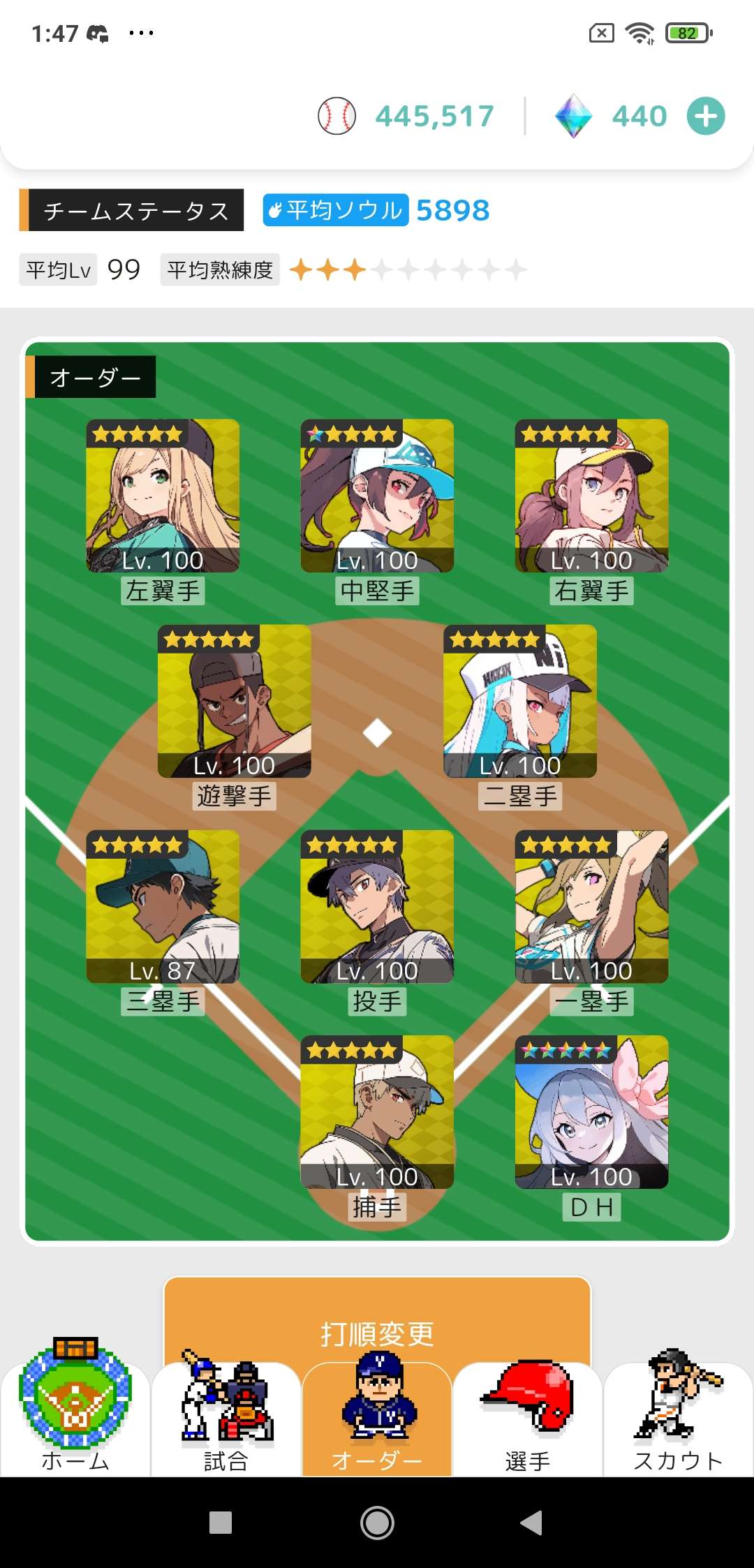The height and width of the screenshot is (1568, 754).
Task: Open the first baseman (一塁手) player card
Action: (591, 906)
